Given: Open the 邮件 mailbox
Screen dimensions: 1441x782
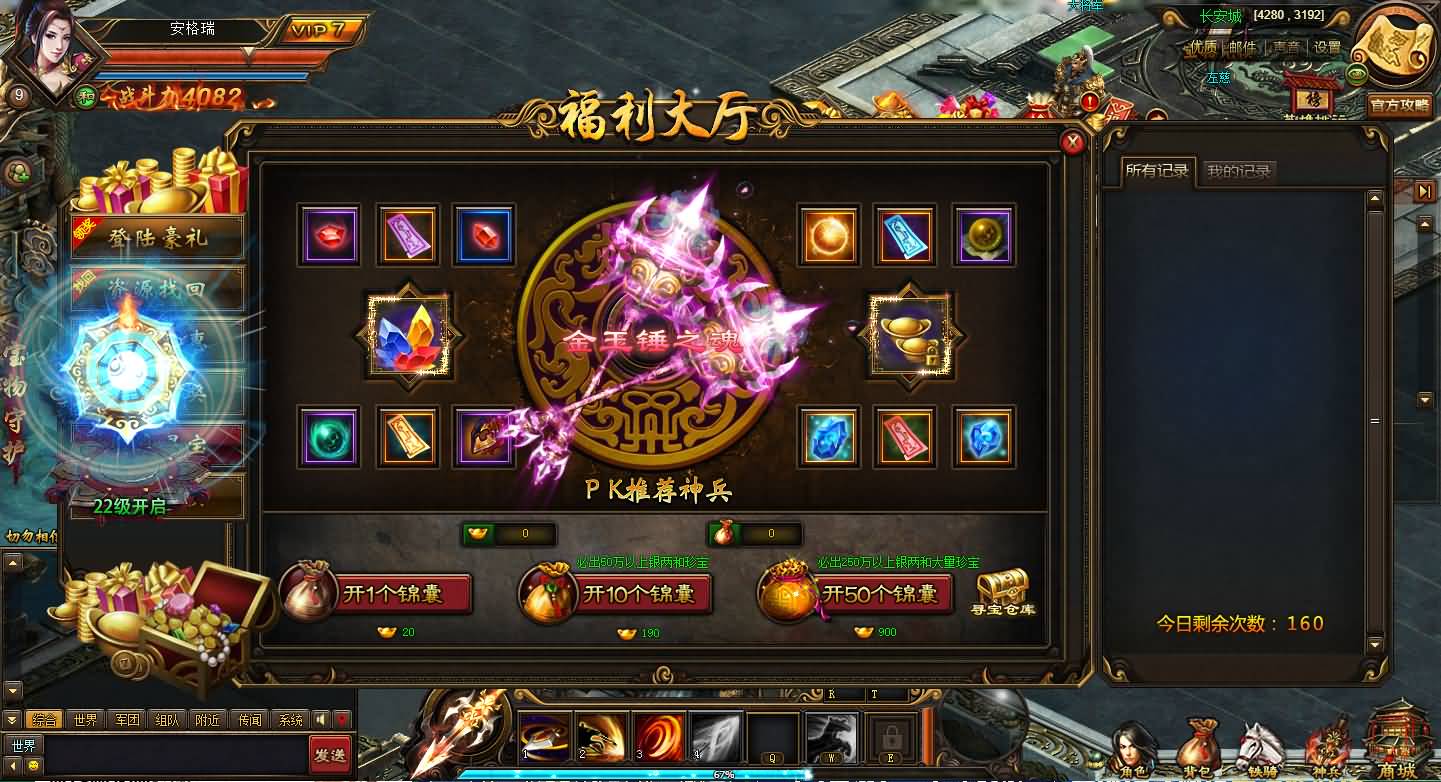Looking at the screenshot, I should coord(1243,47).
